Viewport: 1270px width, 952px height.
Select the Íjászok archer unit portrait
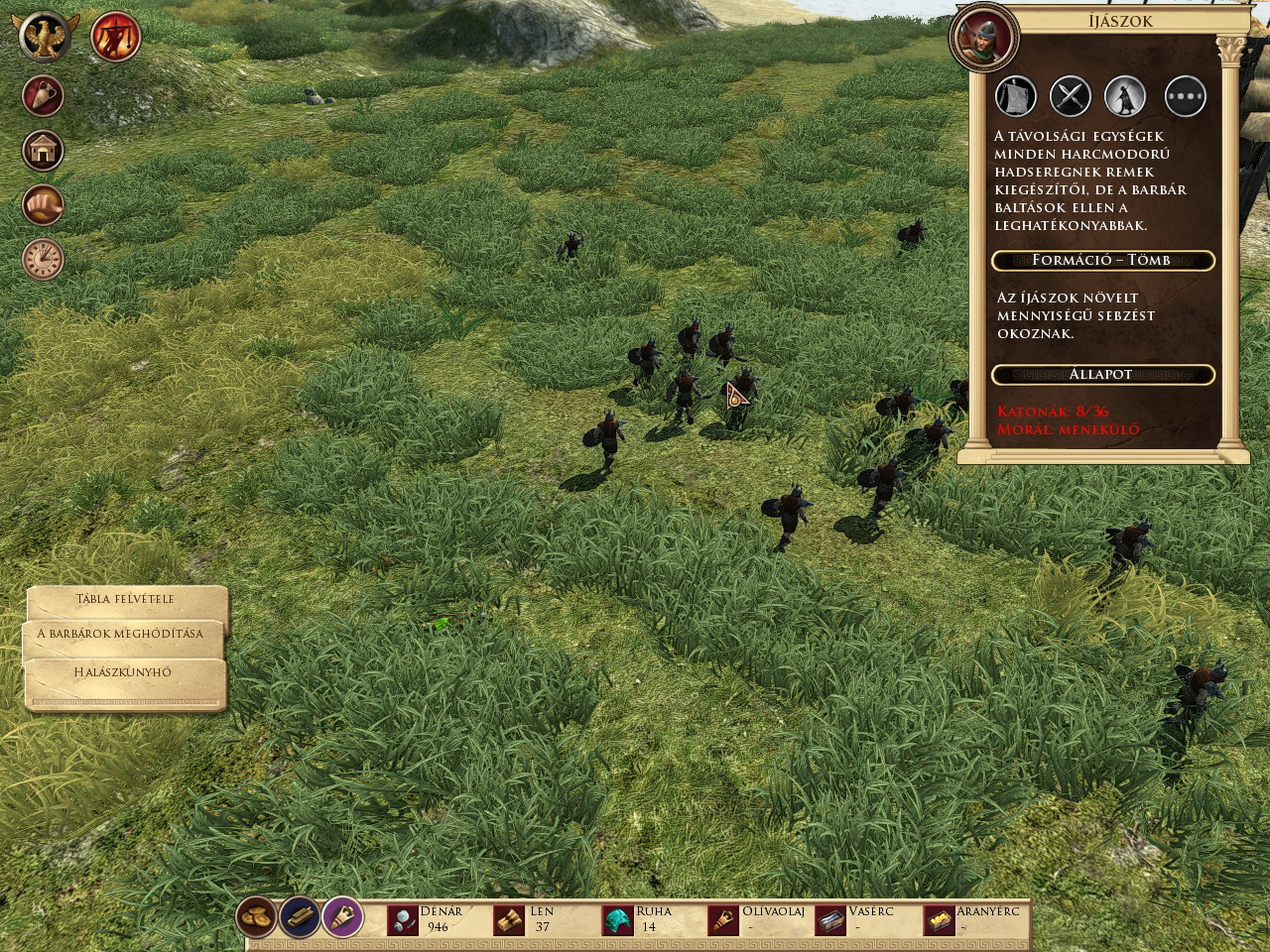coord(984,37)
